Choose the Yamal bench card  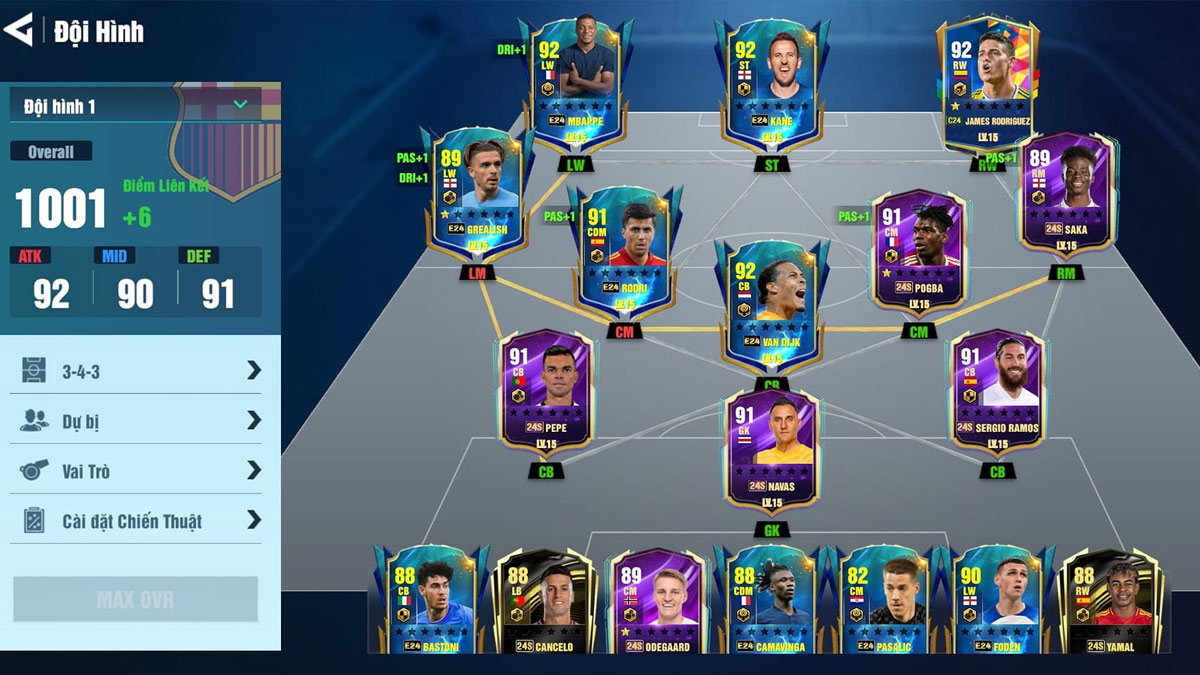click(1105, 600)
